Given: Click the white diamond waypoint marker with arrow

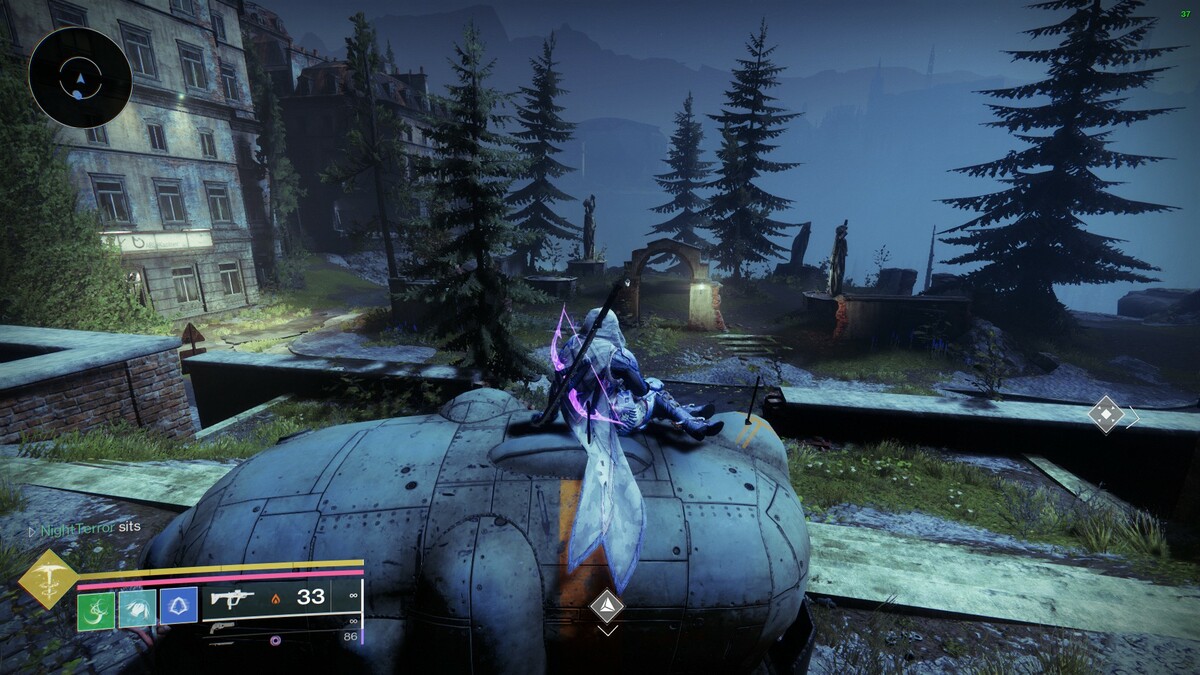Looking at the screenshot, I should 1107,415.
